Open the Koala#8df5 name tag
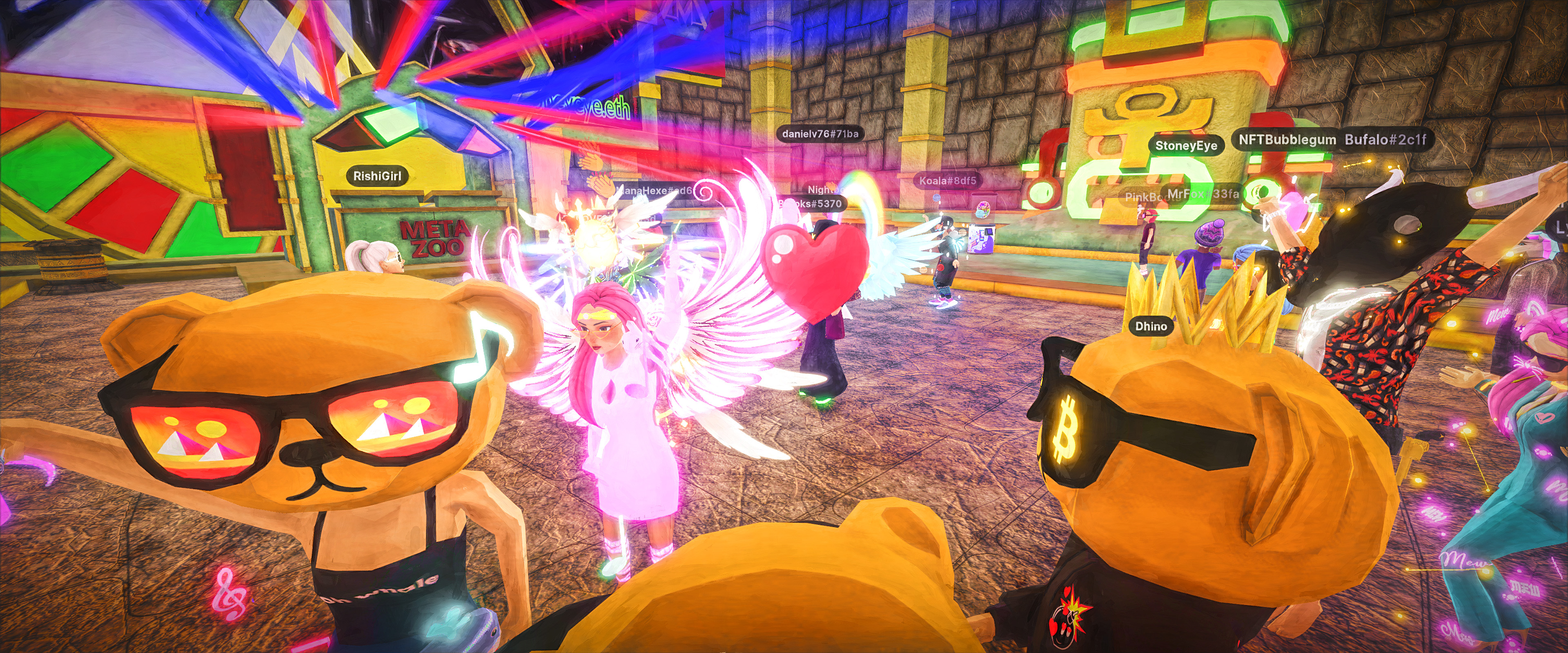The height and width of the screenshot is (653, 1568). point(947,181)
